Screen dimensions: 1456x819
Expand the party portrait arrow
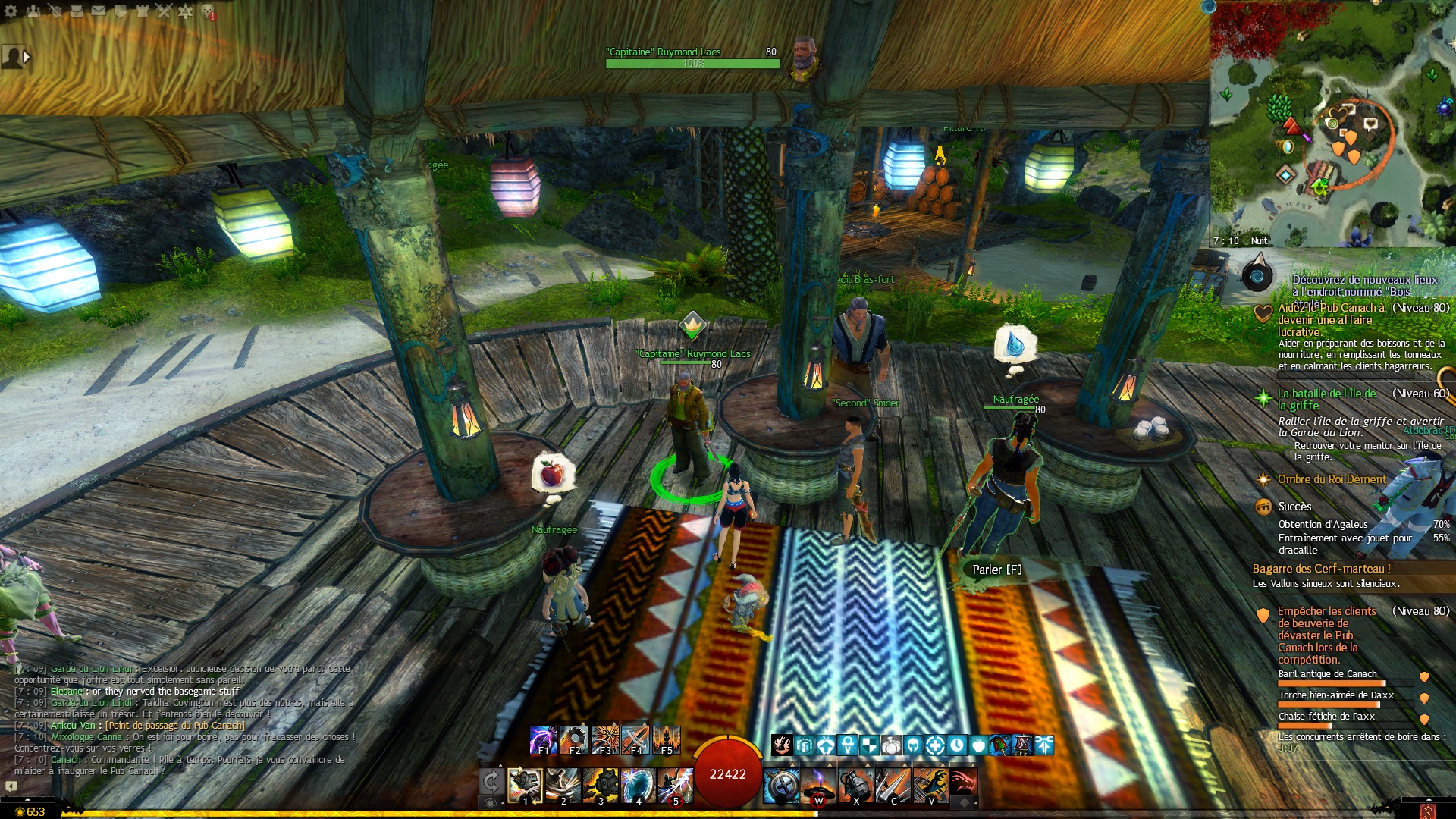pos(27,57)
